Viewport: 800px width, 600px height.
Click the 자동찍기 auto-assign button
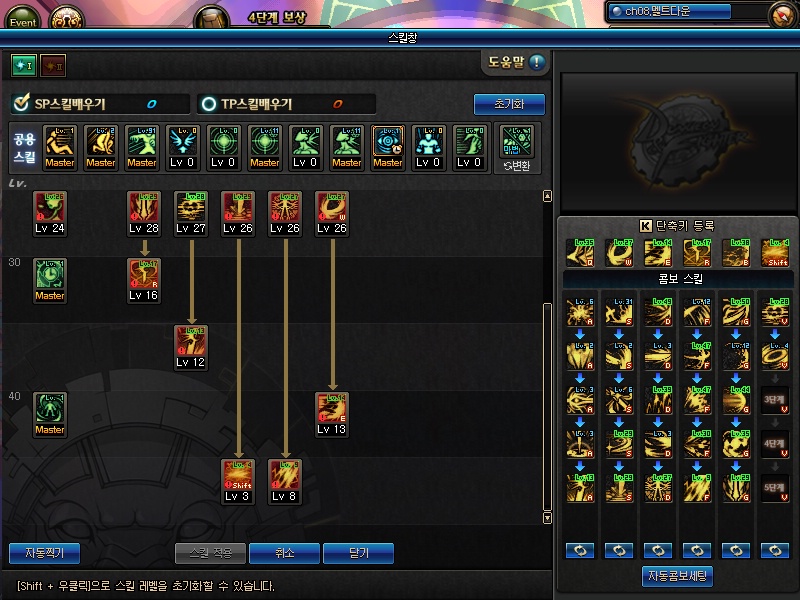[44, 553]
